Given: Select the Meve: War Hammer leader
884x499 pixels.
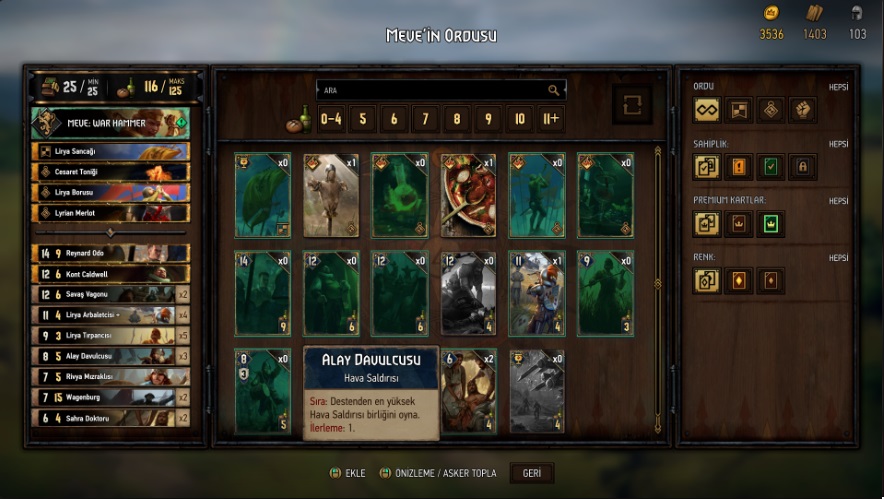Looking at the screenshot, I should 110,123.
